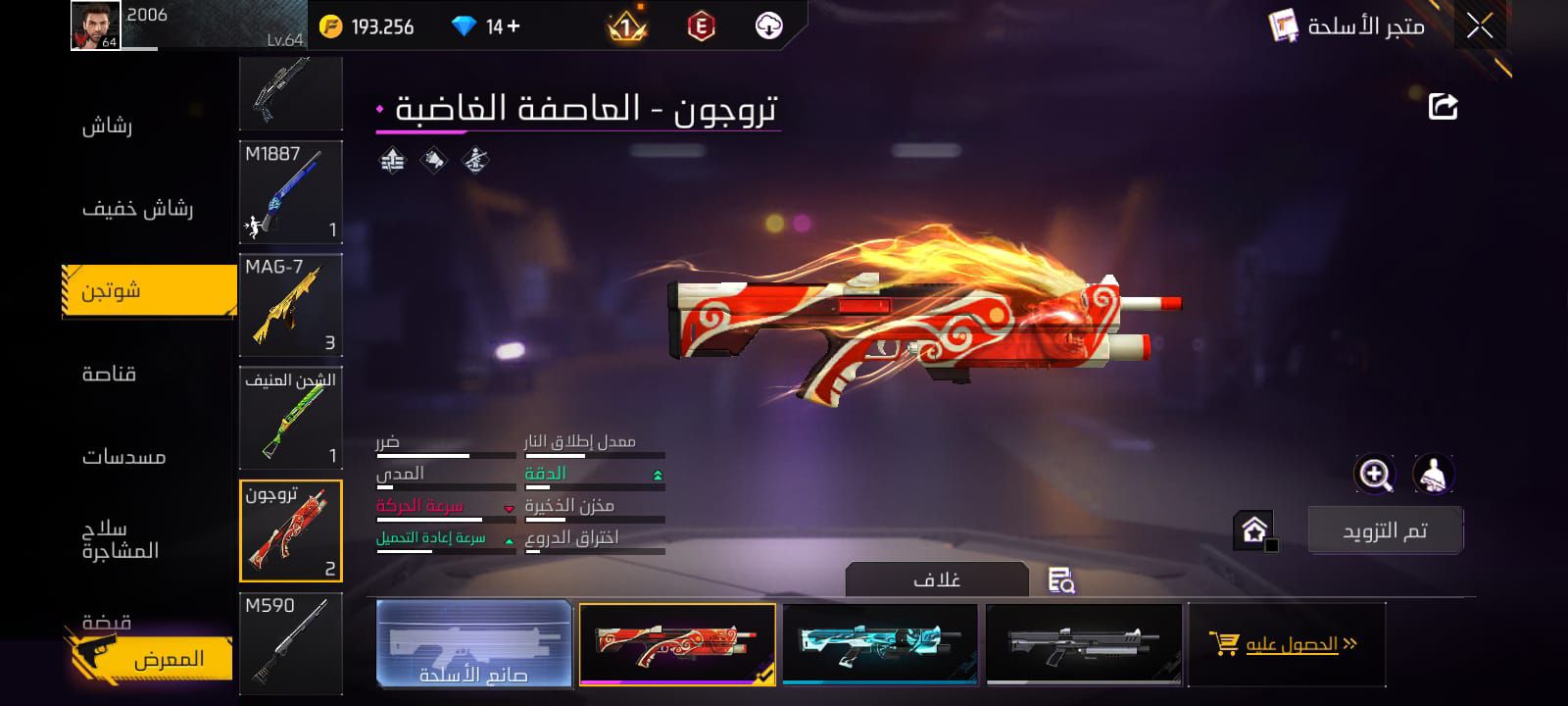1568x706 pixels.
Task: Open صانع الأسلحة weapon maker panel
Action: coord(473,644)
